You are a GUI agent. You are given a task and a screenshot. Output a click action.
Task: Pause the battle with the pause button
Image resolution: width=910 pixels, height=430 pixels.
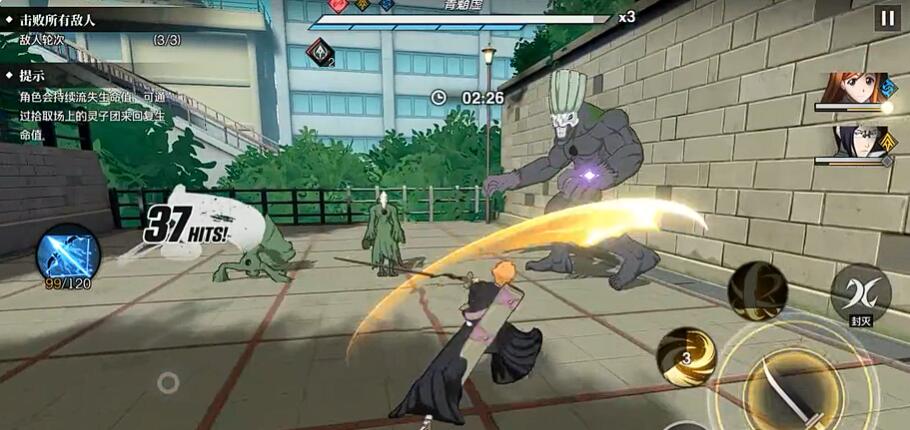click(886, 17)
